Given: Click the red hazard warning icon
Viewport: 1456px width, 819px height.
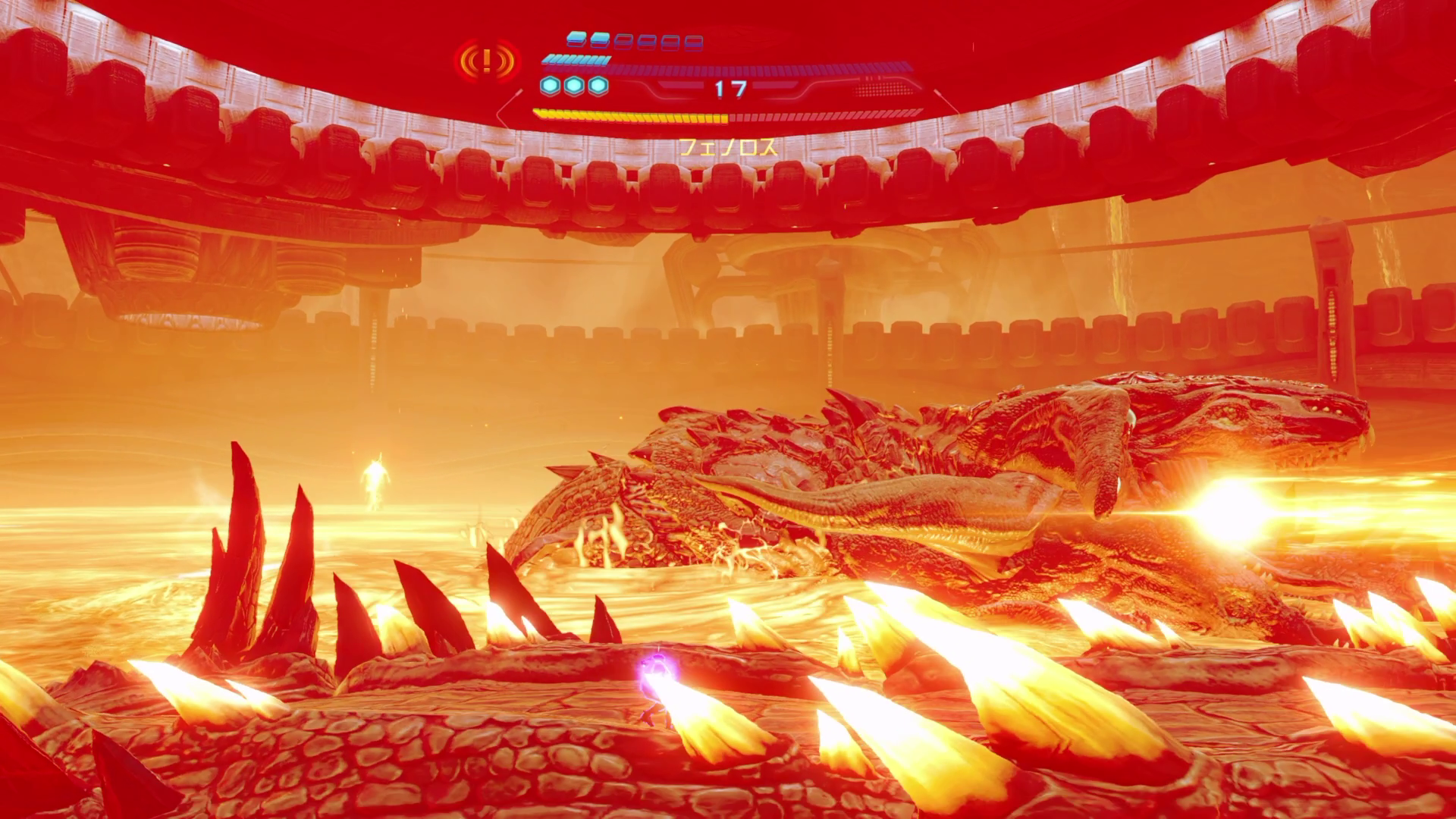Looking at the screenshot, I should point(487,60).
